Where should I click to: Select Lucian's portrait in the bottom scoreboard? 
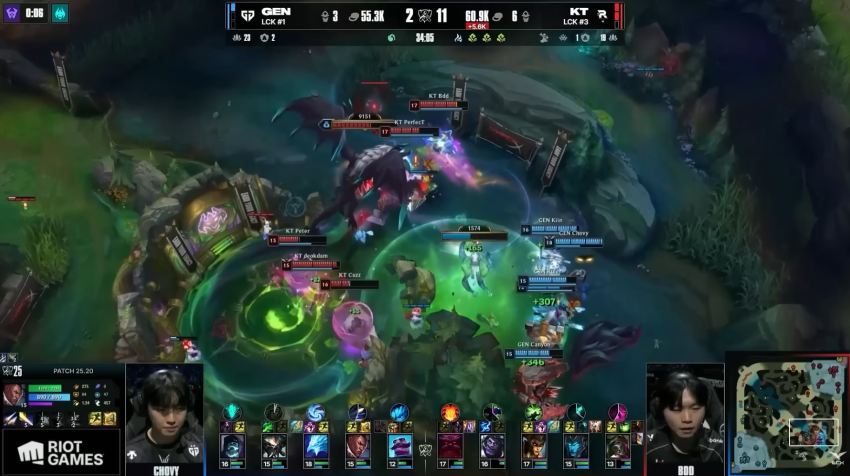coord(358,445)
